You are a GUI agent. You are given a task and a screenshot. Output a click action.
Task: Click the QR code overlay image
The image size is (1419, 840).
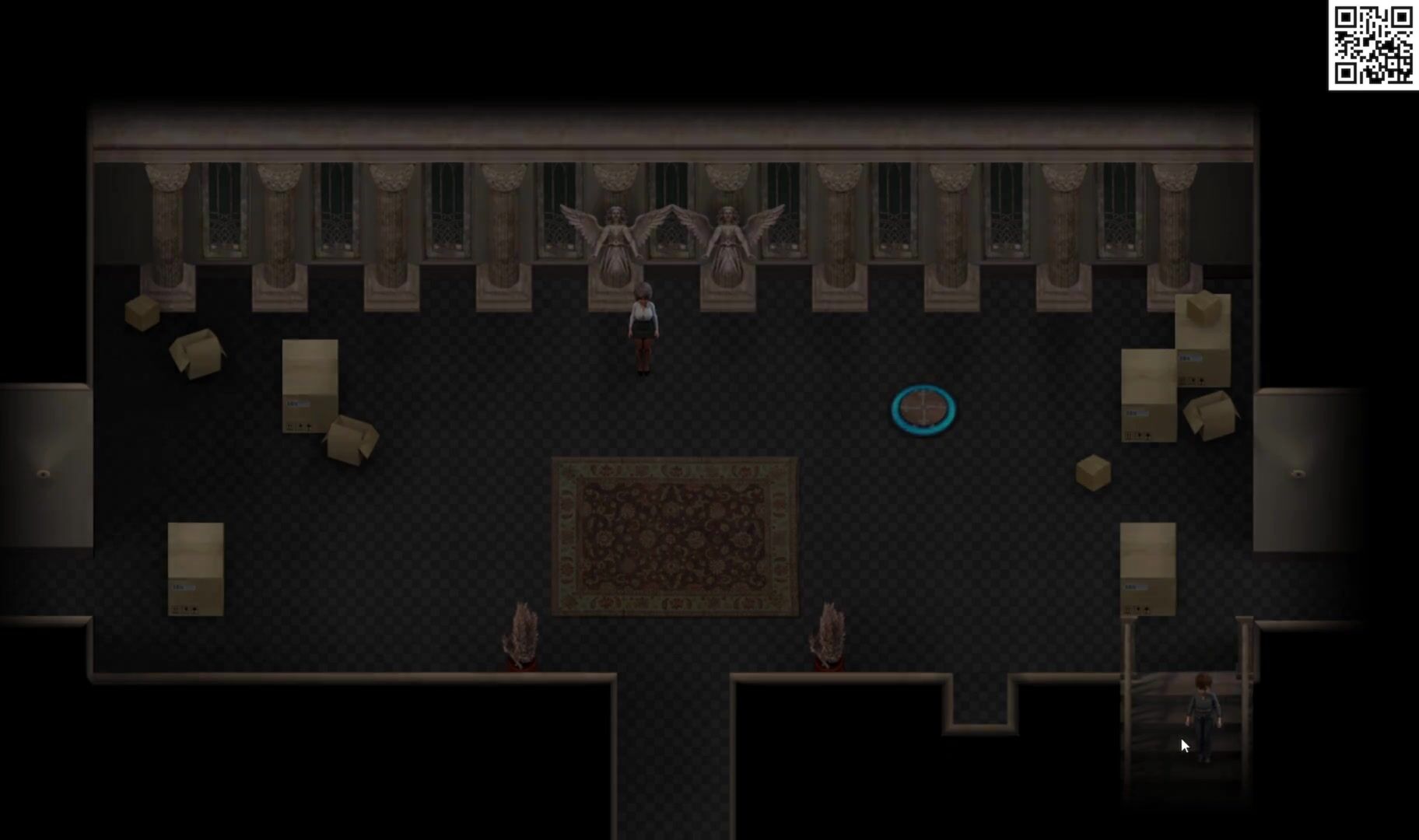pyautogui.click(x=1373, y=45)
